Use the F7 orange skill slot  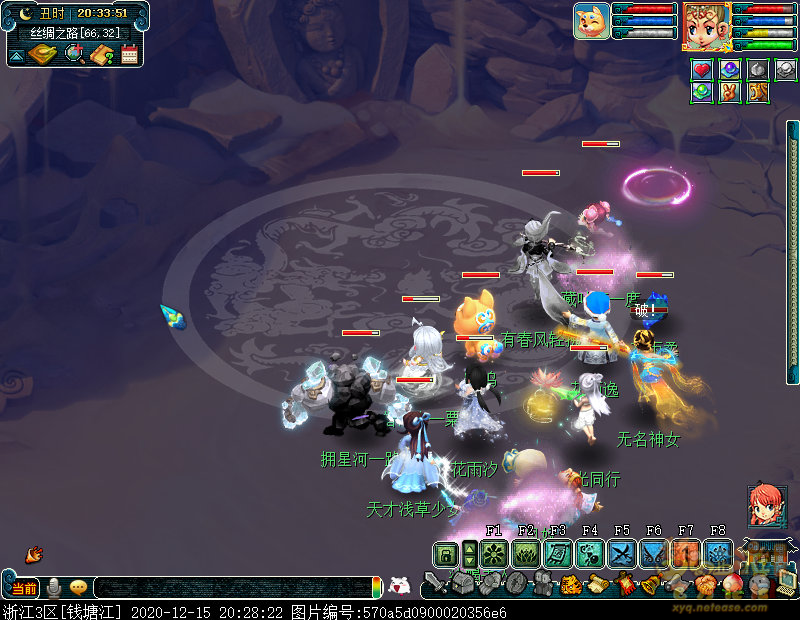point(686,554)
